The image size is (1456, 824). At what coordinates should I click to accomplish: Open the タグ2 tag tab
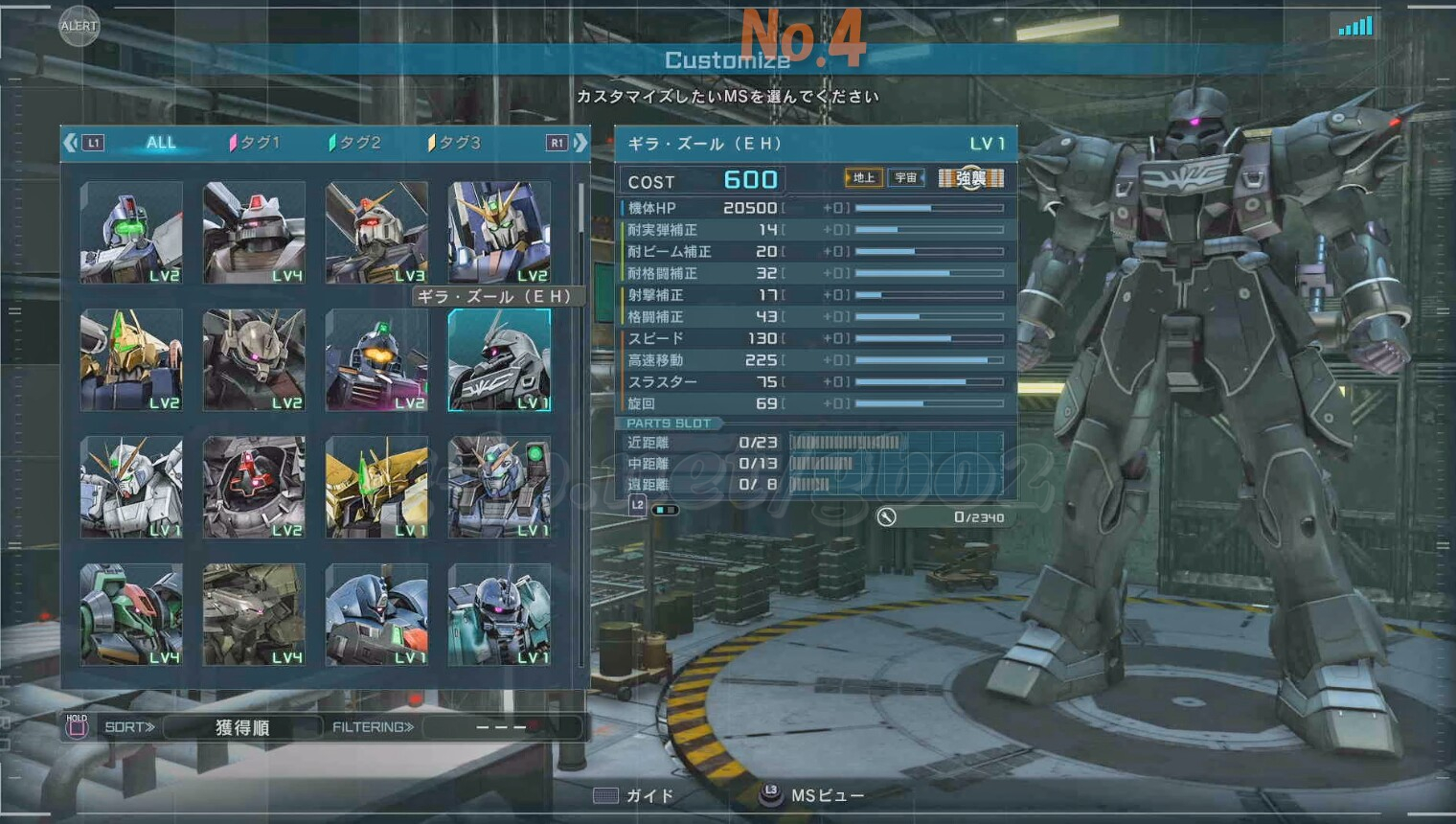pos(355,143)
